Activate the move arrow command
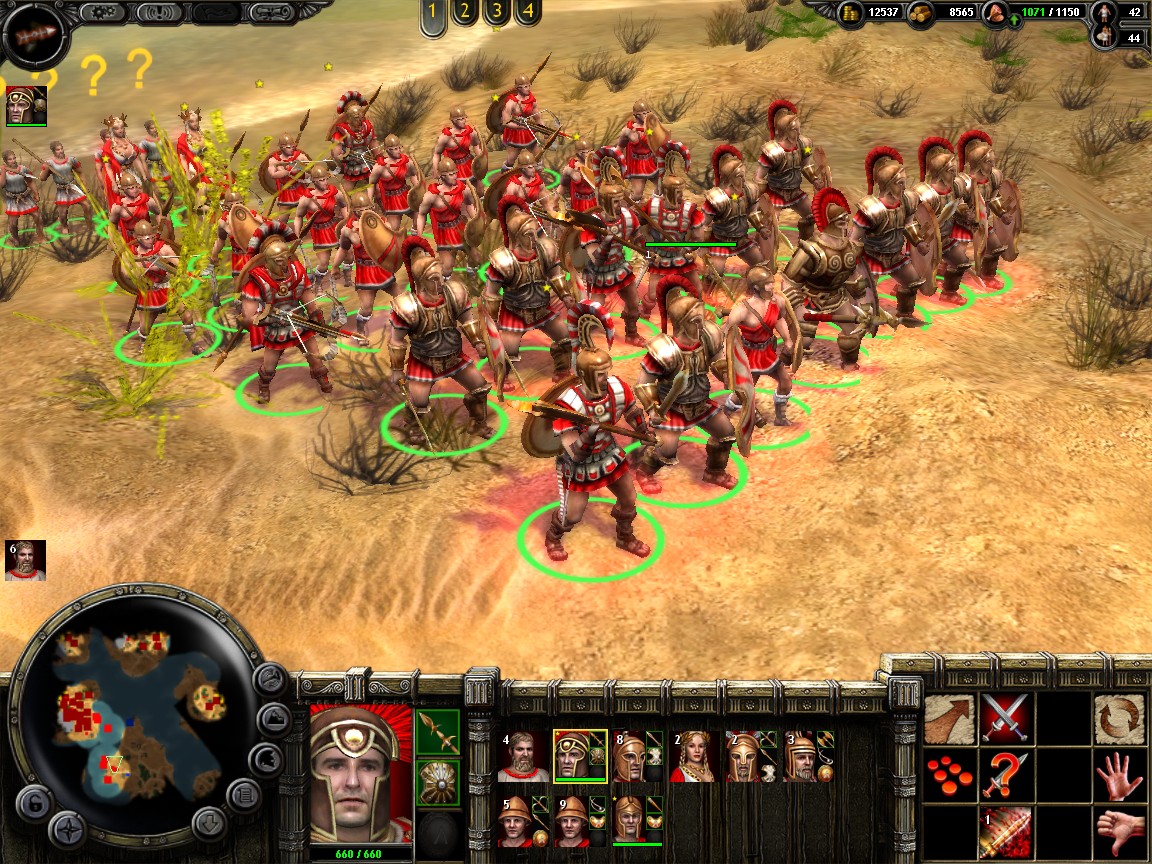1152x864 pixels. 950,719
